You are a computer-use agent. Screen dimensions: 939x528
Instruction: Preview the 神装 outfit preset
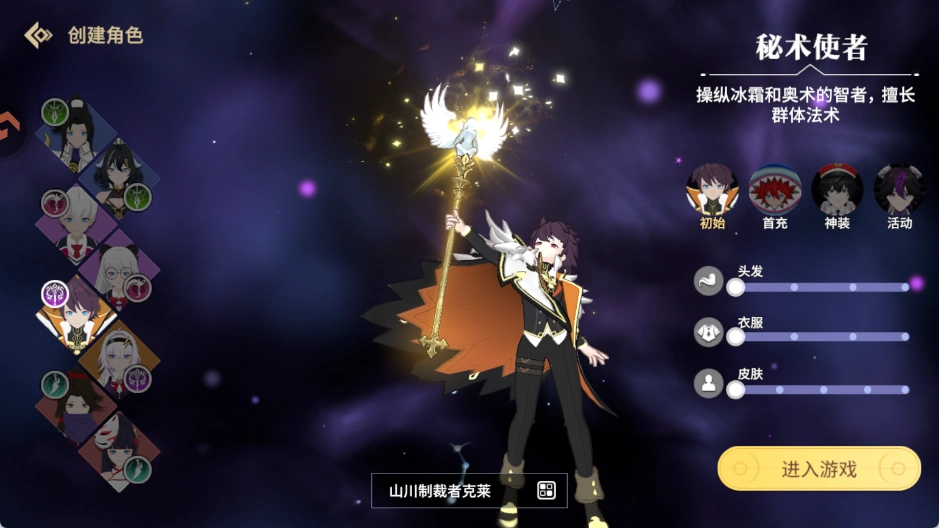click(x=837, y=190)
